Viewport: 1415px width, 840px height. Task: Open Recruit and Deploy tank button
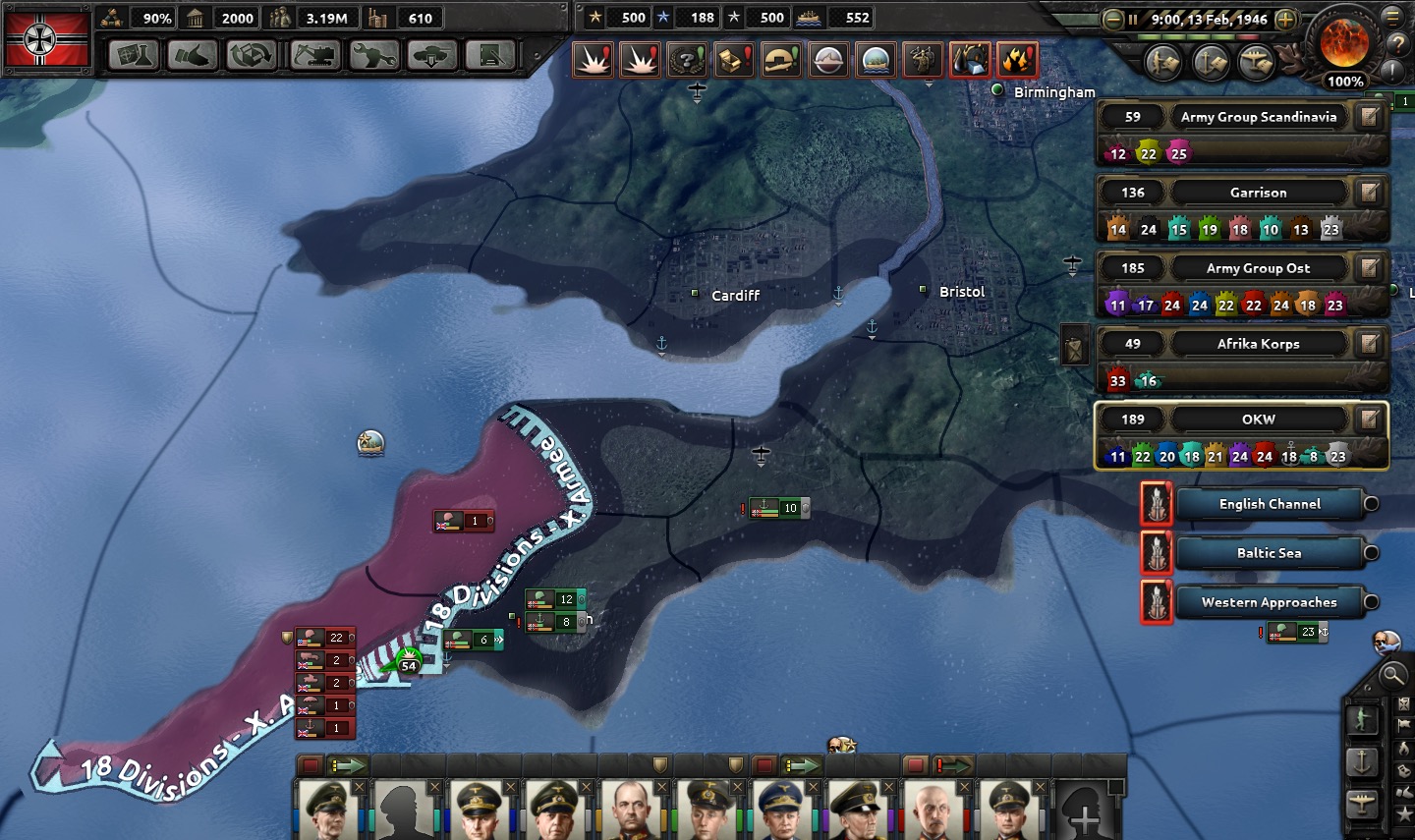tap(432, 55)
